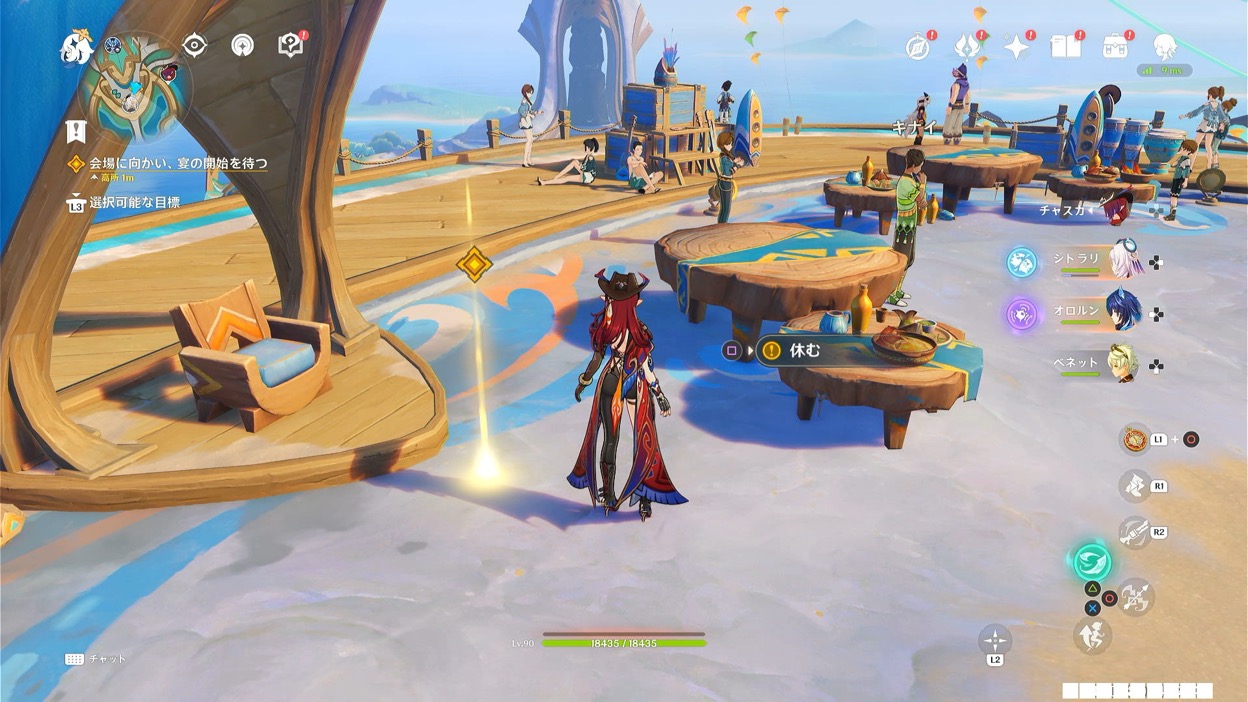Toggle the eye-shaped elemental sight icon
1248x702 pixels.
pyautogui.click(x=194, y=45)
